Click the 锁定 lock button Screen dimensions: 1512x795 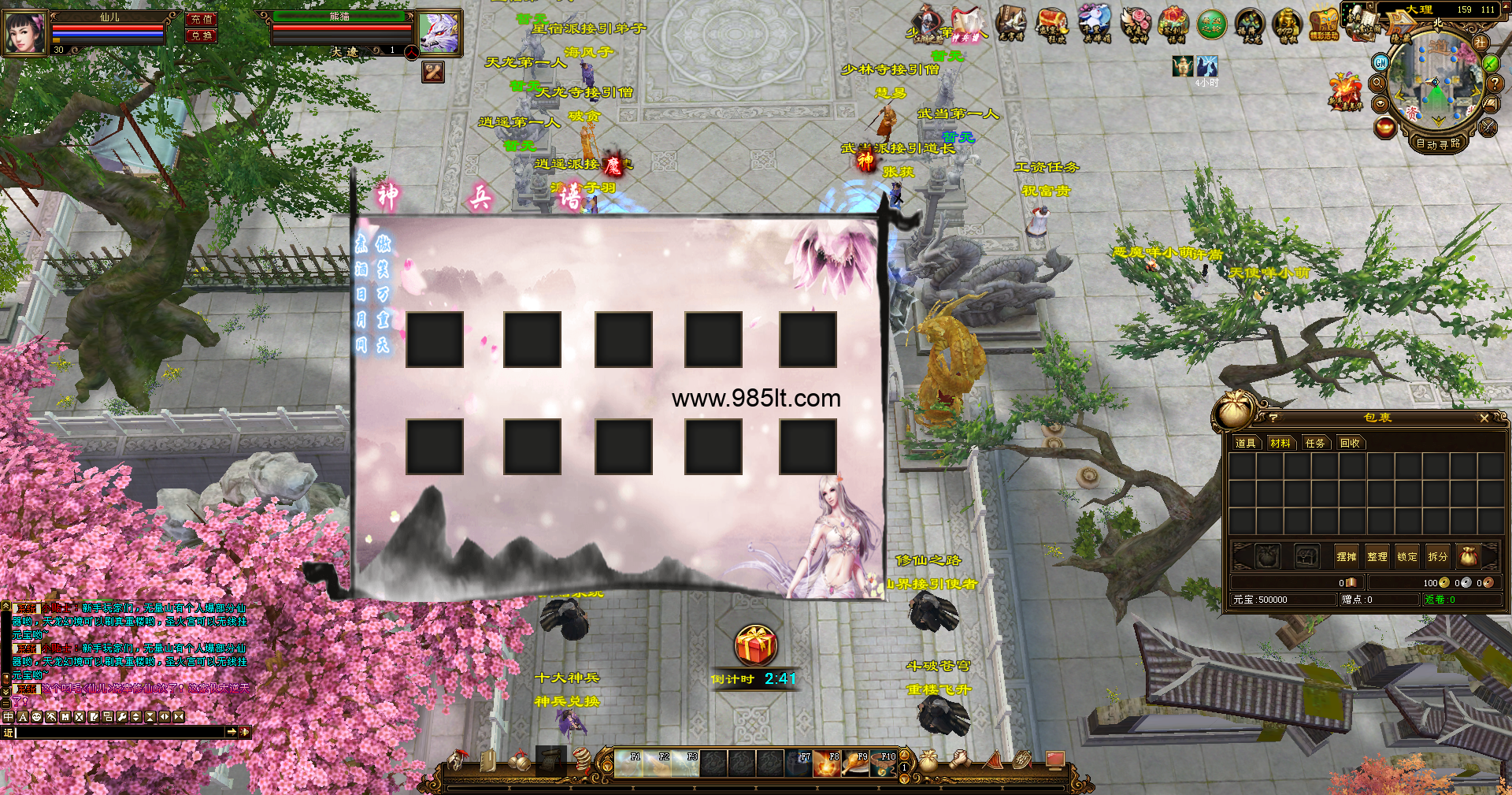click(1406, 556)
